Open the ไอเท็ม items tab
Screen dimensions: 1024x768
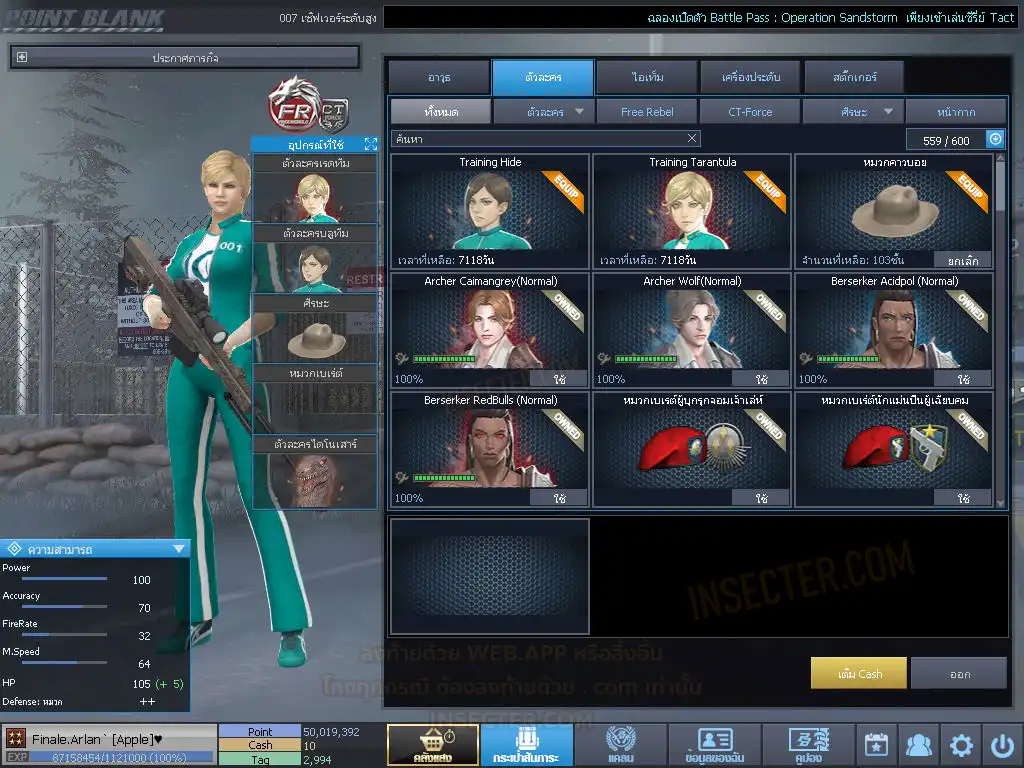pos(647,77)
